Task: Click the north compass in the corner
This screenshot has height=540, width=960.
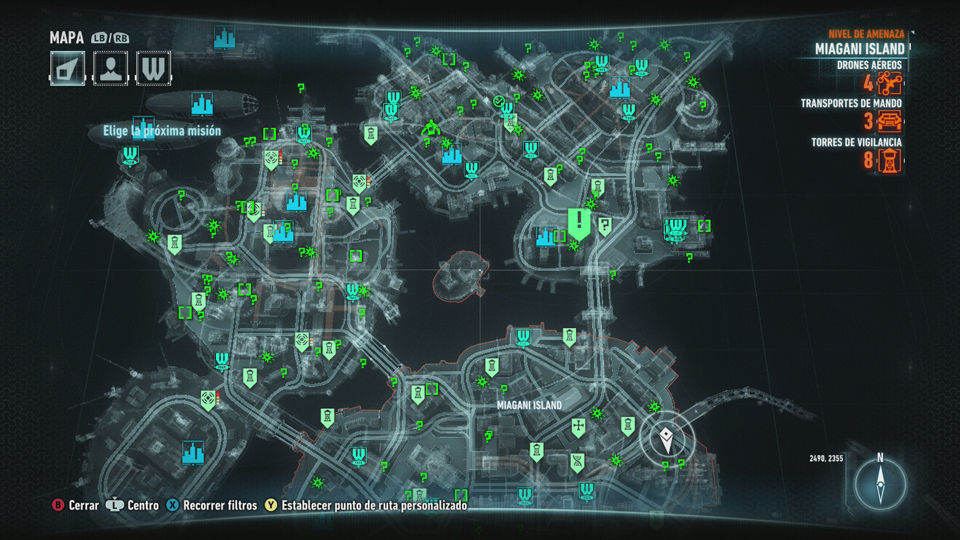Action: point(880,484)
